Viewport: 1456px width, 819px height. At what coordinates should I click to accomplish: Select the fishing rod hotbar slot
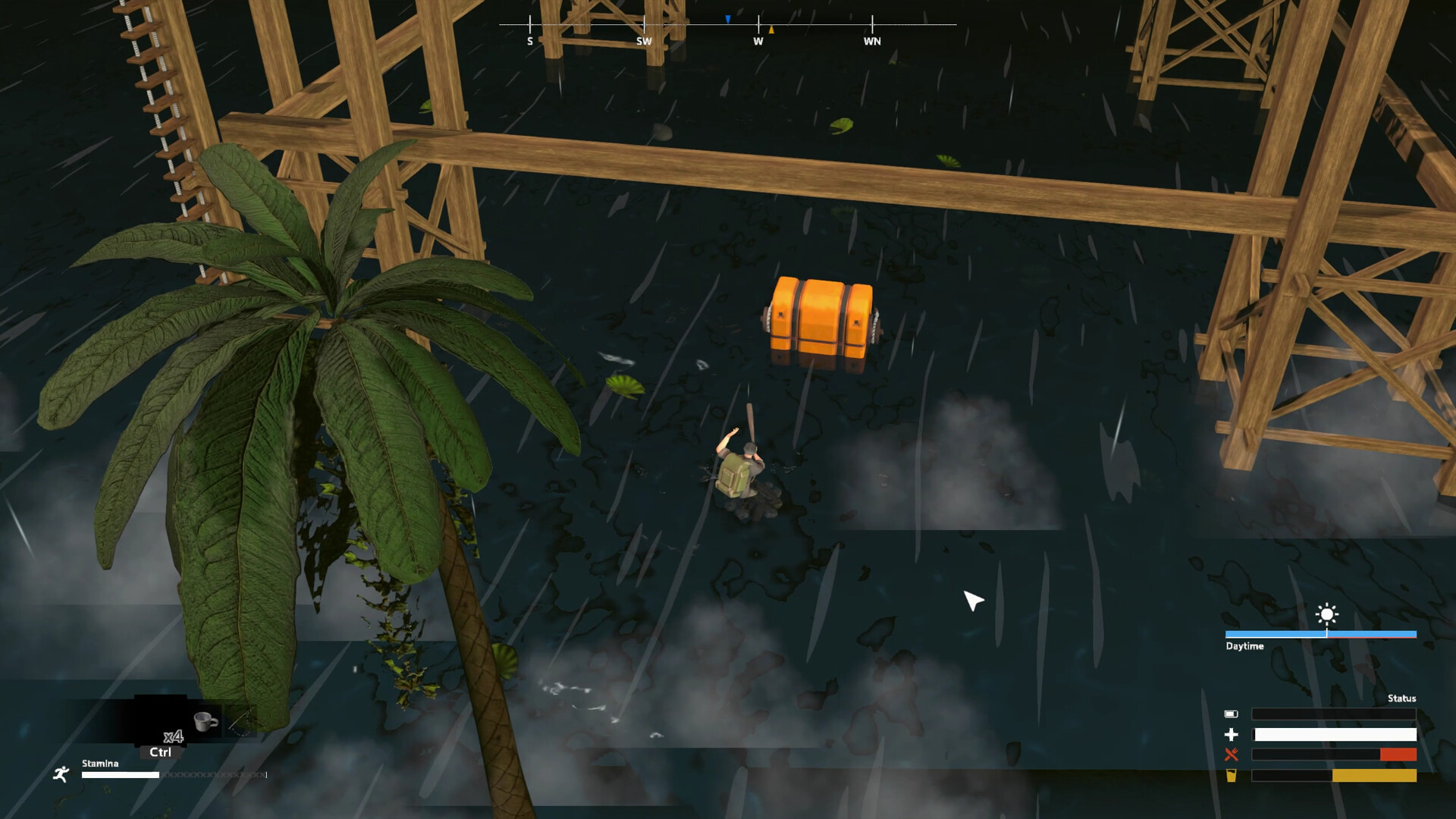pos(242,721)
